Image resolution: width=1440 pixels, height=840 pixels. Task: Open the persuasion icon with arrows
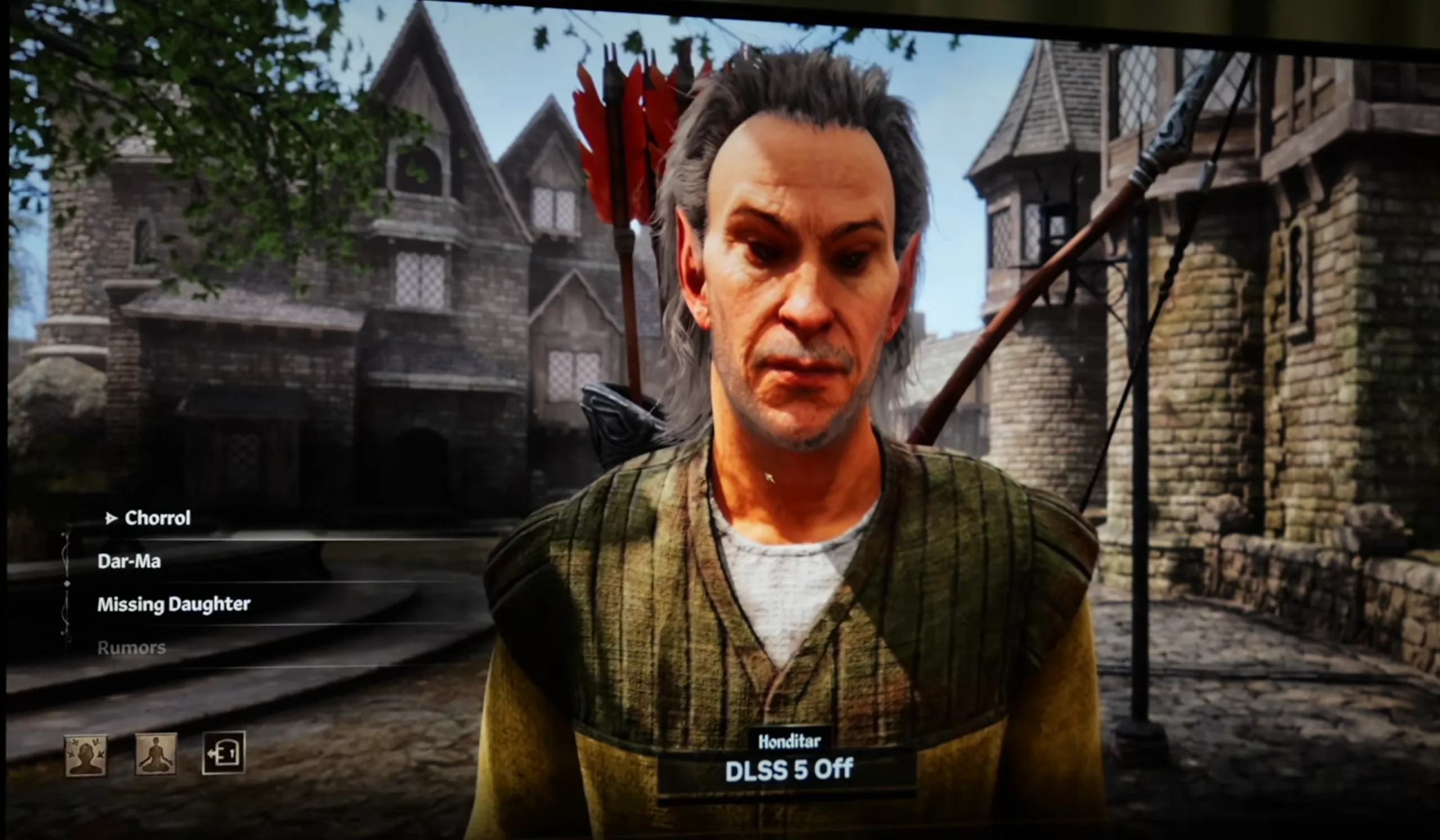pos(85,755)
